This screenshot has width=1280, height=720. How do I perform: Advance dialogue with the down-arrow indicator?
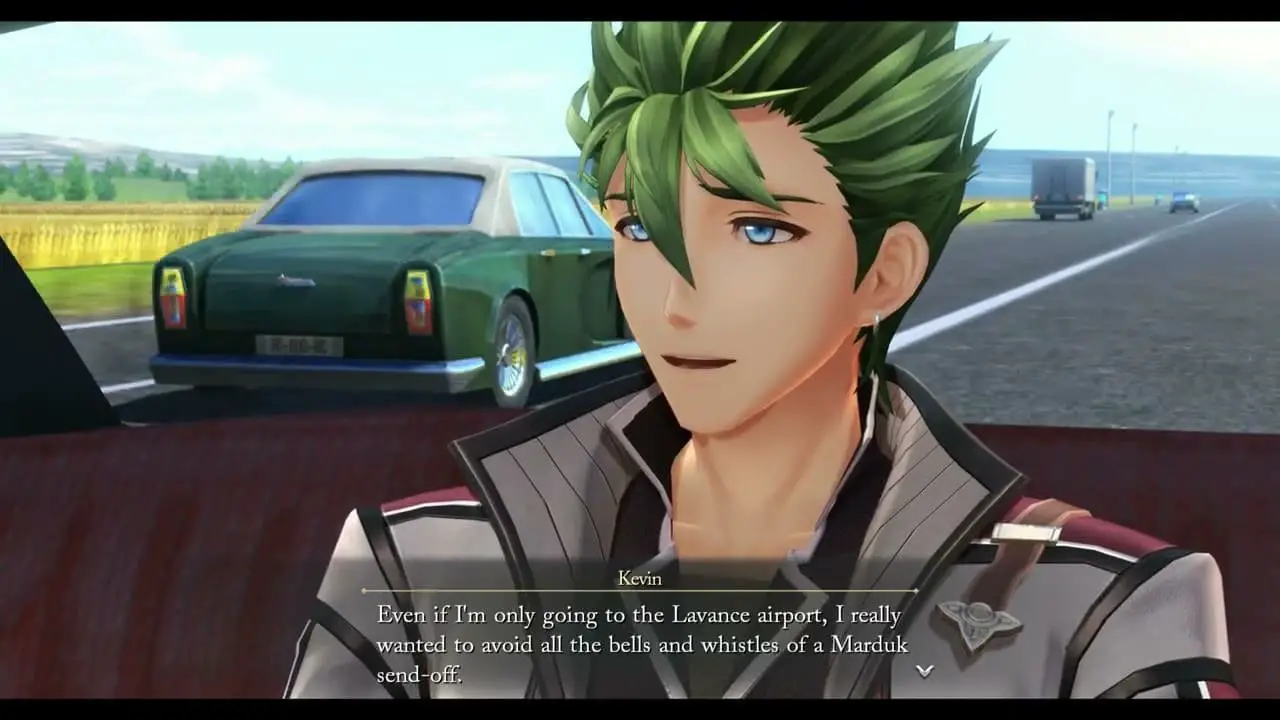pyautogui.click(x=925, y=670)
